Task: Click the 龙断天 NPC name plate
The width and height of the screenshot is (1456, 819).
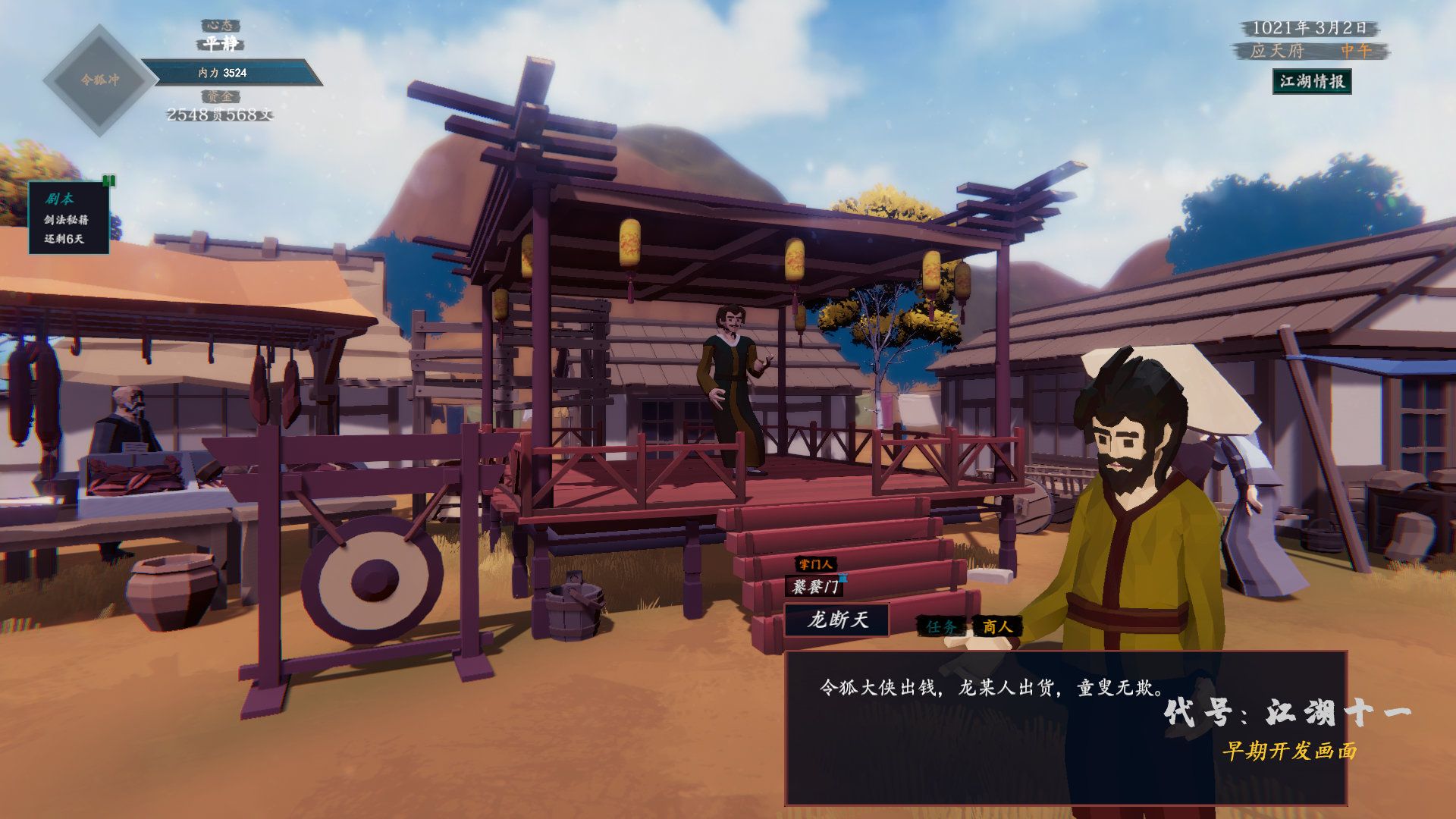Action: (837, 620)
